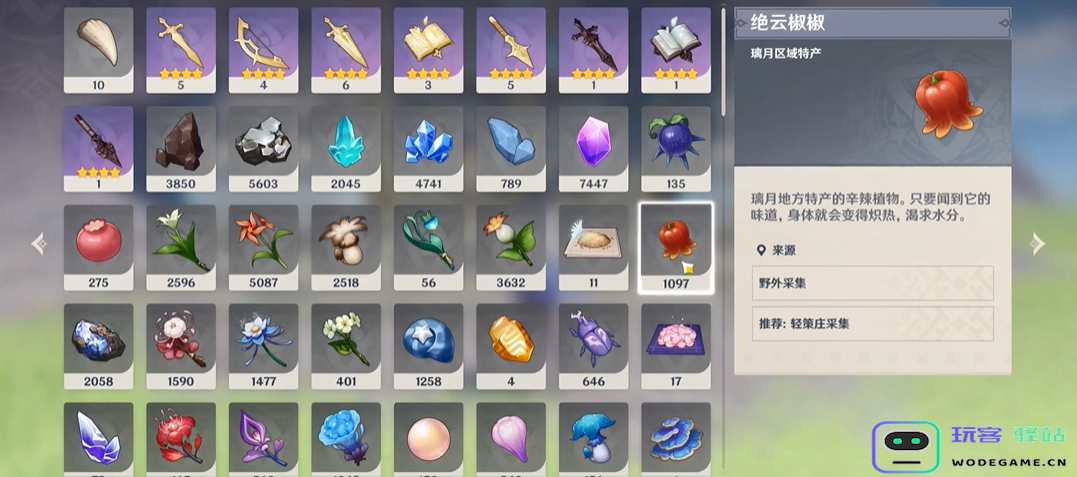Select the bird egg nest with 11
Viewport: 1077px width, 477px height.
point(593,246)
